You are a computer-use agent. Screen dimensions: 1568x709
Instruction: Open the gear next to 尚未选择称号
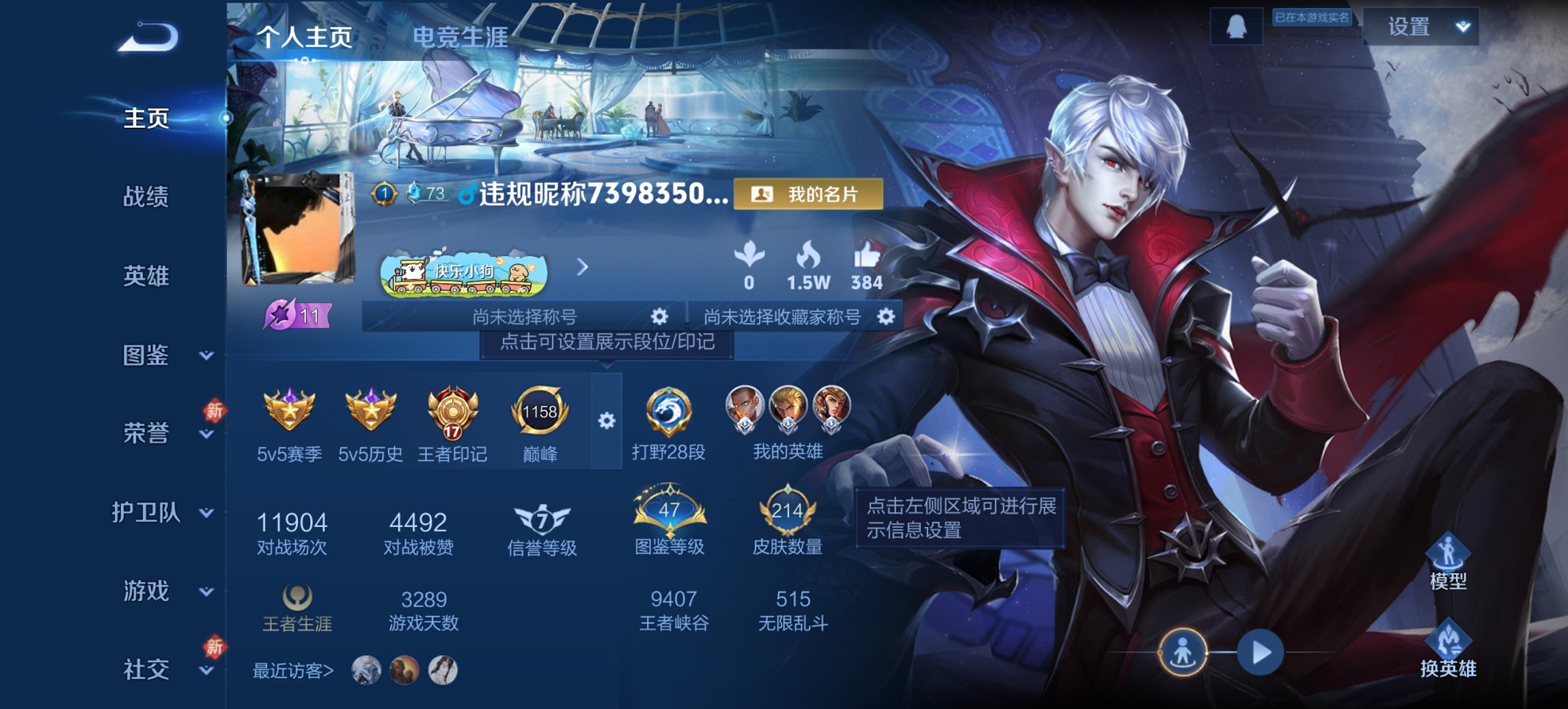(658, 317)
